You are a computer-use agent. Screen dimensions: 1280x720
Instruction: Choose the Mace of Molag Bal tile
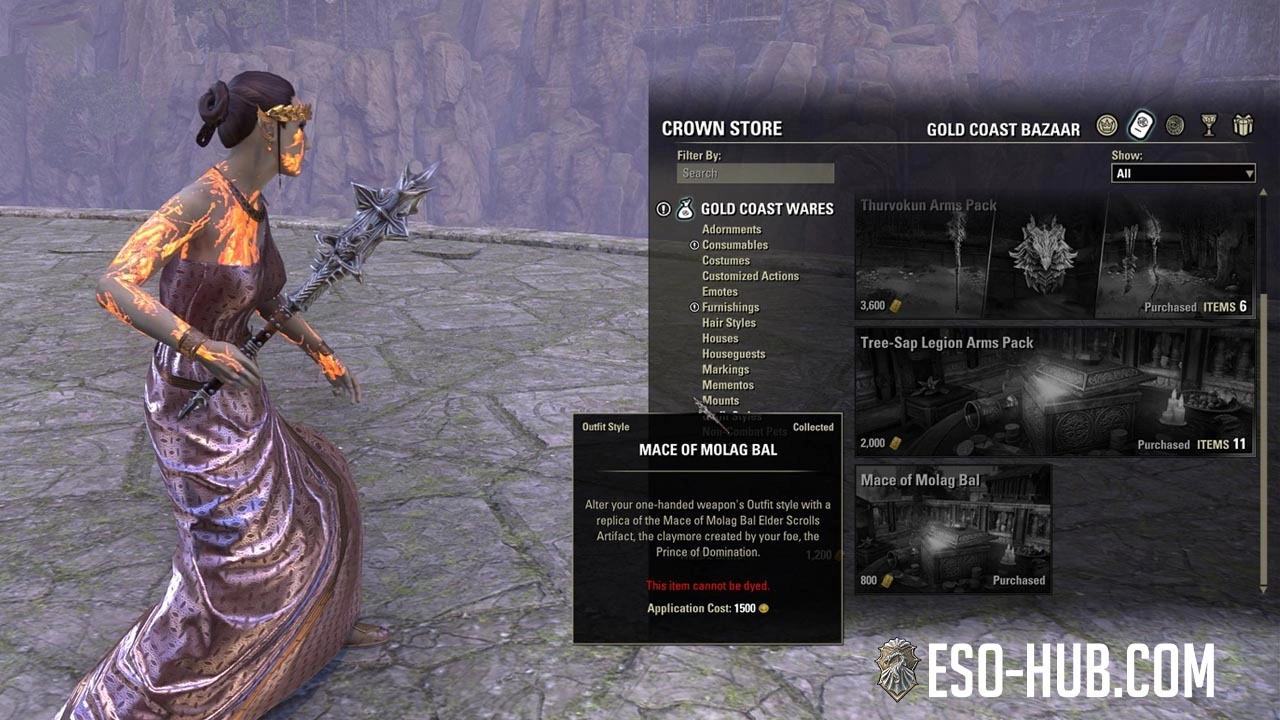tap(953, 529)
